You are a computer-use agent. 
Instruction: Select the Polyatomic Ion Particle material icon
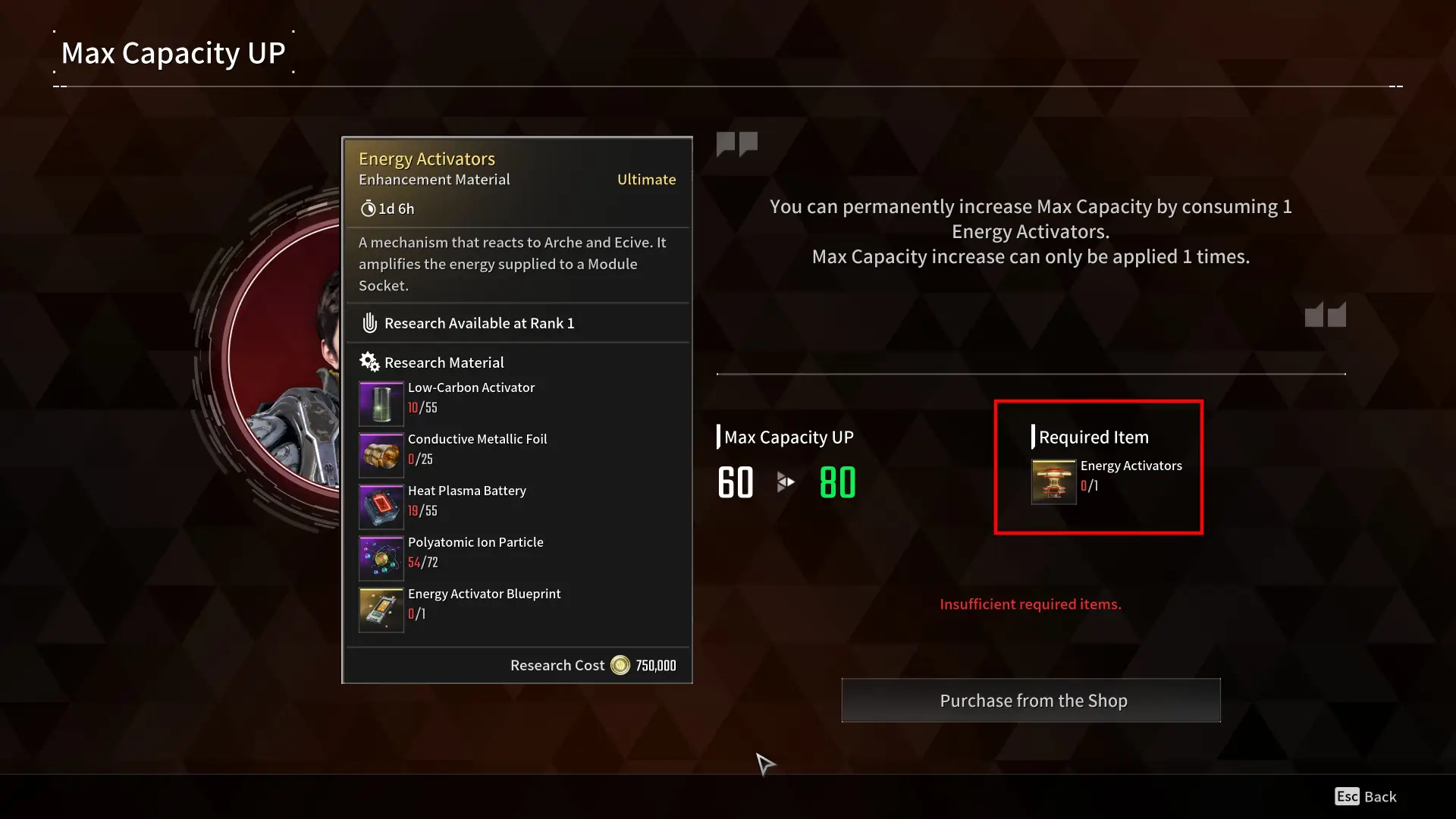381,557
